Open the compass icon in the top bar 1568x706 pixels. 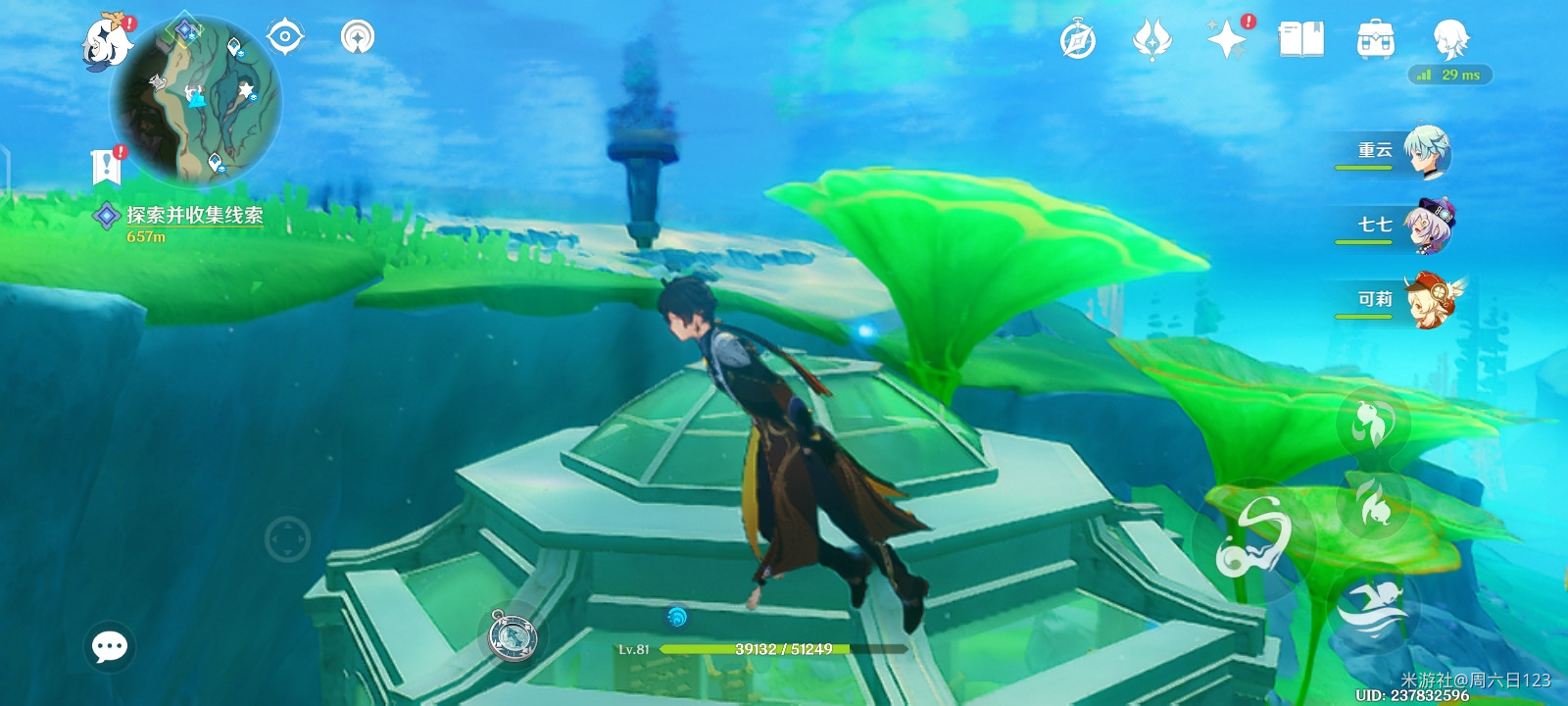coord(1078,41)
